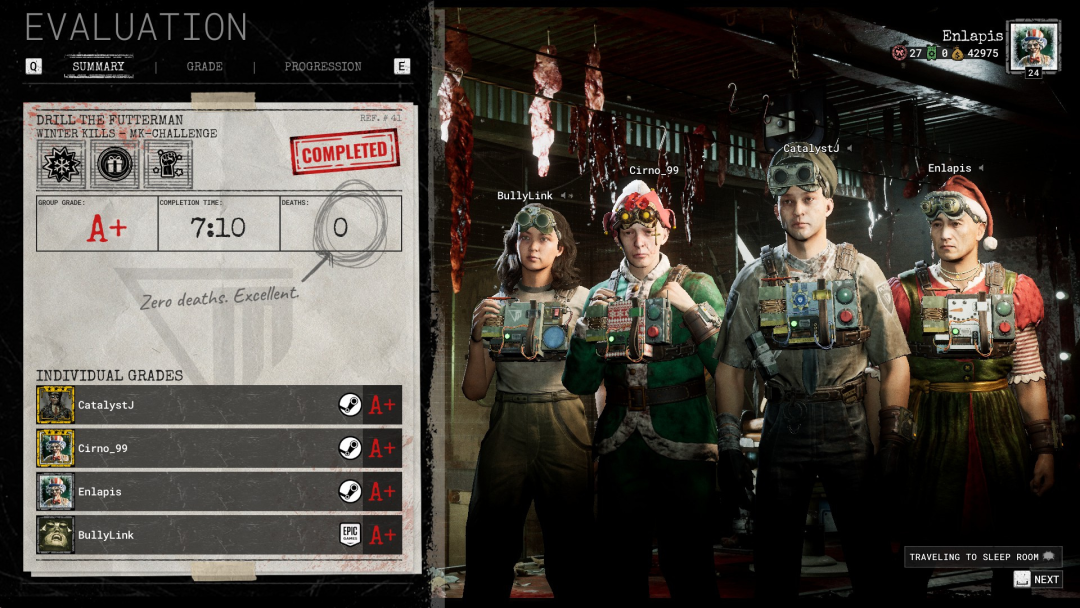Switch to the Summary tab
The height and width of the screenshot is (608, 1080).
(98, 67)
